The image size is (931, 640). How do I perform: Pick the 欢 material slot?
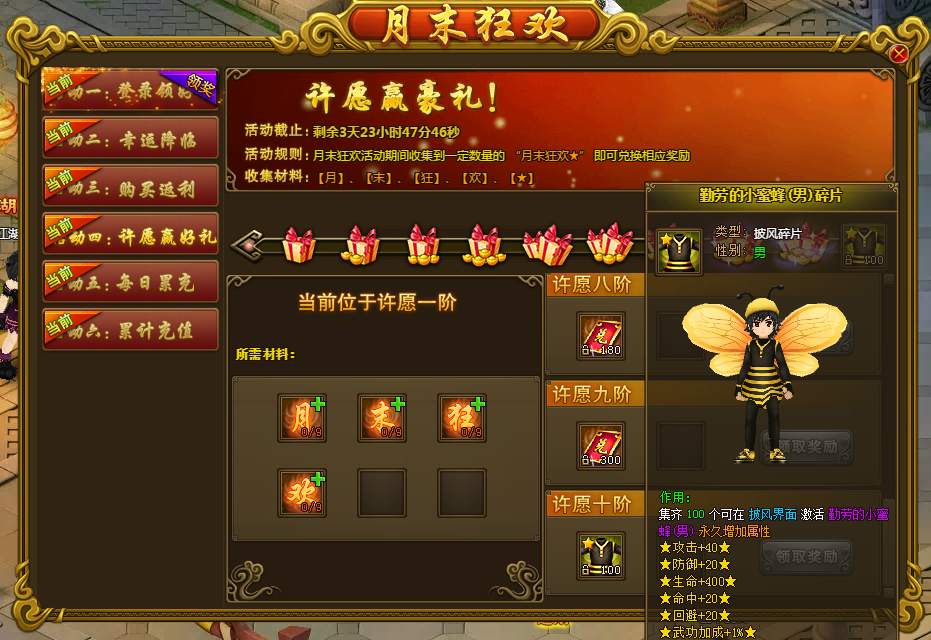pyautogui.click(x=302, y=493)
